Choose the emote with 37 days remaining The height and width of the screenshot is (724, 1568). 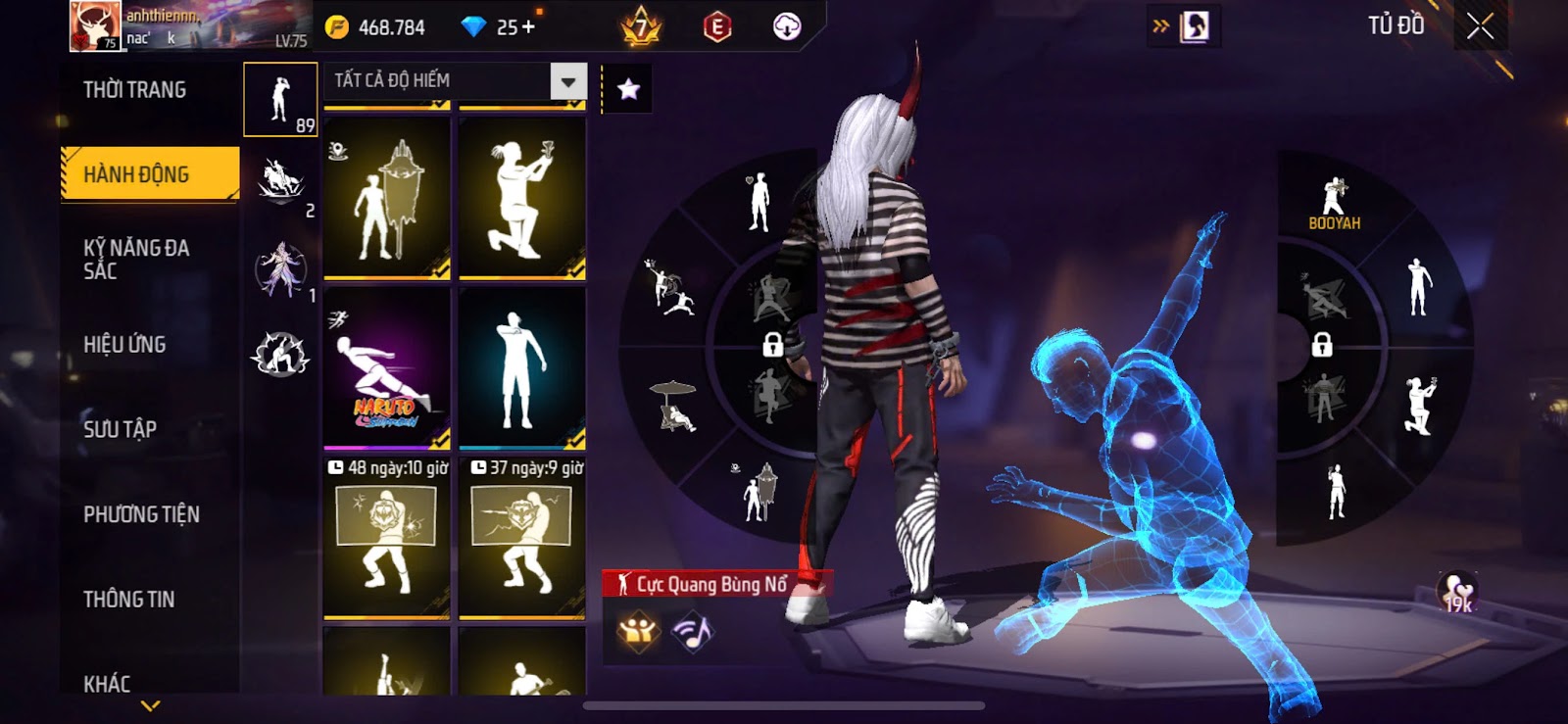[522, 538]
